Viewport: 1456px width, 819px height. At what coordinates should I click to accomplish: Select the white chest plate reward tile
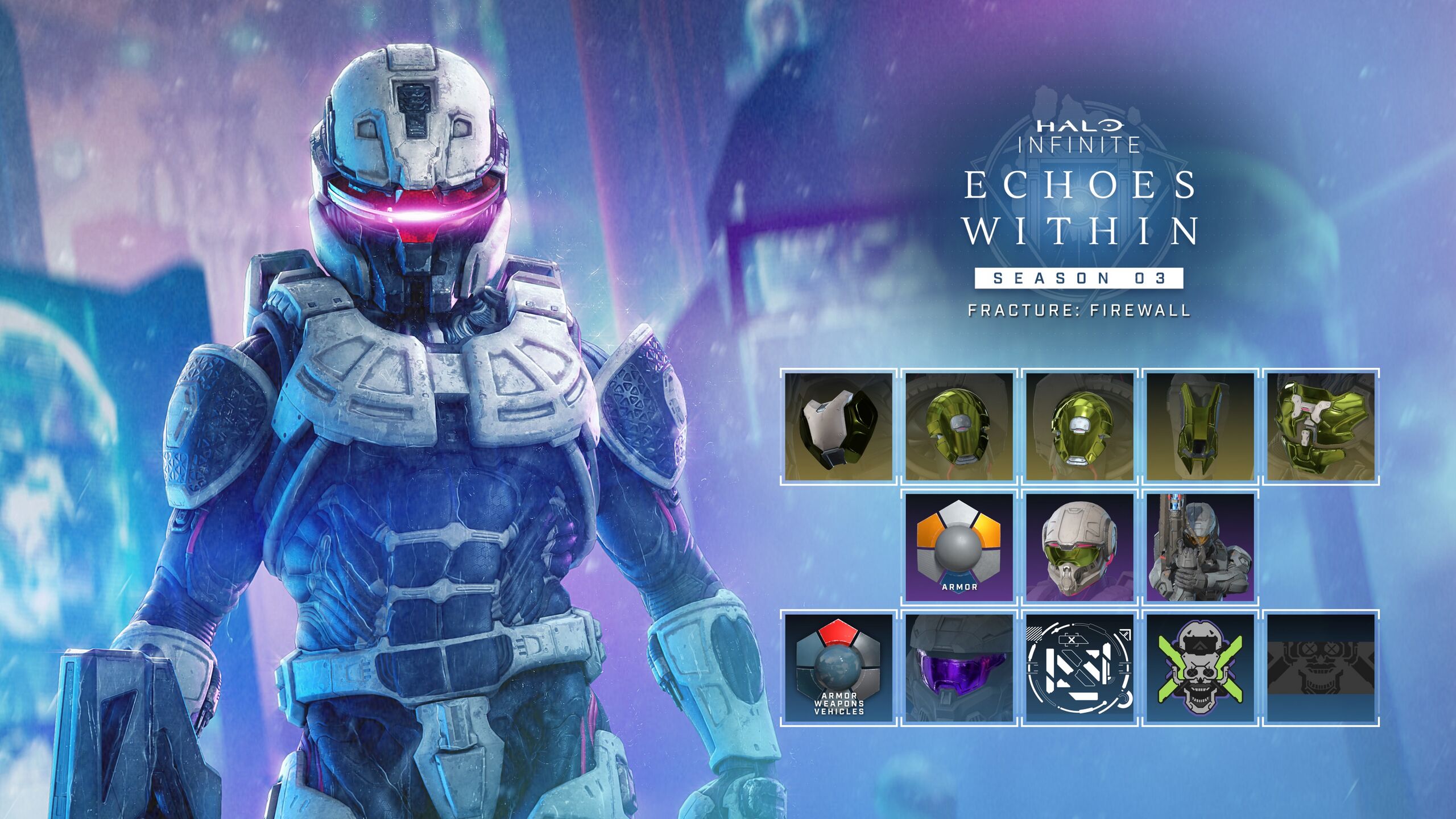[839, 426]
